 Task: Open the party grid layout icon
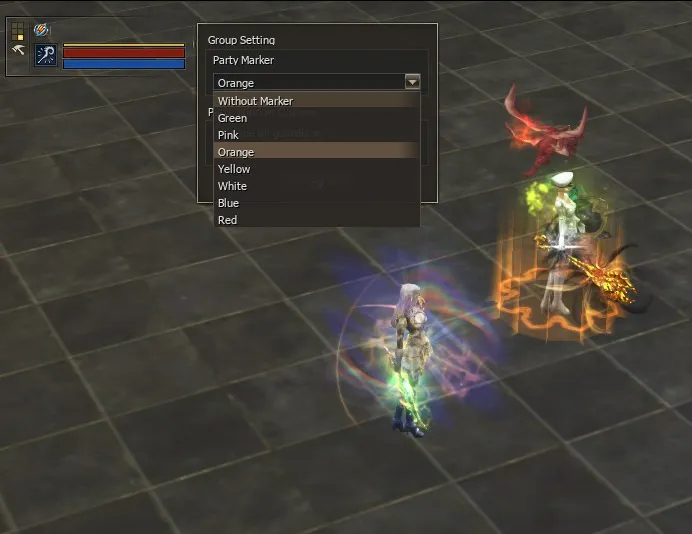tap(17, 31)
